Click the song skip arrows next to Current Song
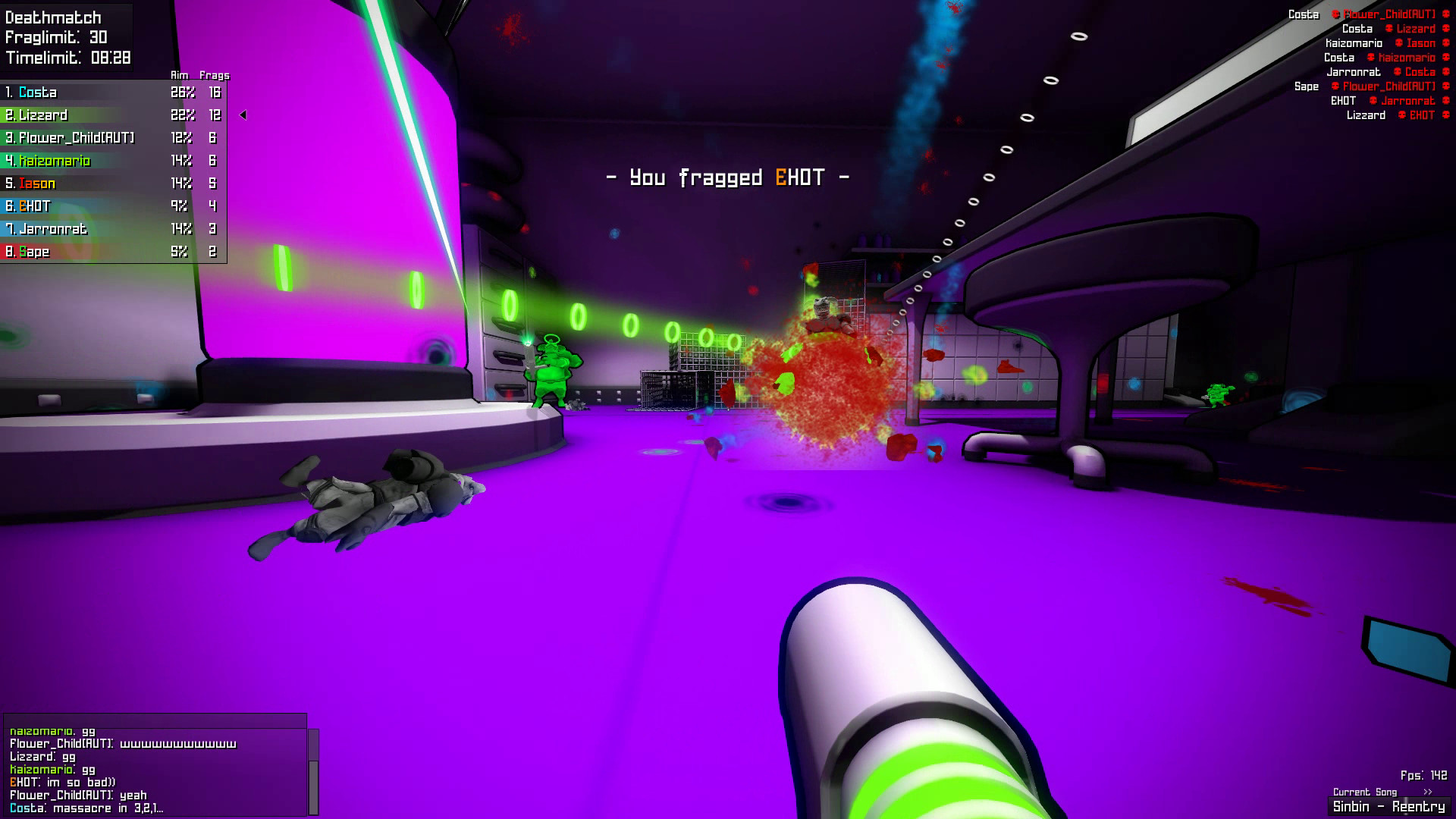This screenshot has width=1456, height=819. [x=1426, y=791]
